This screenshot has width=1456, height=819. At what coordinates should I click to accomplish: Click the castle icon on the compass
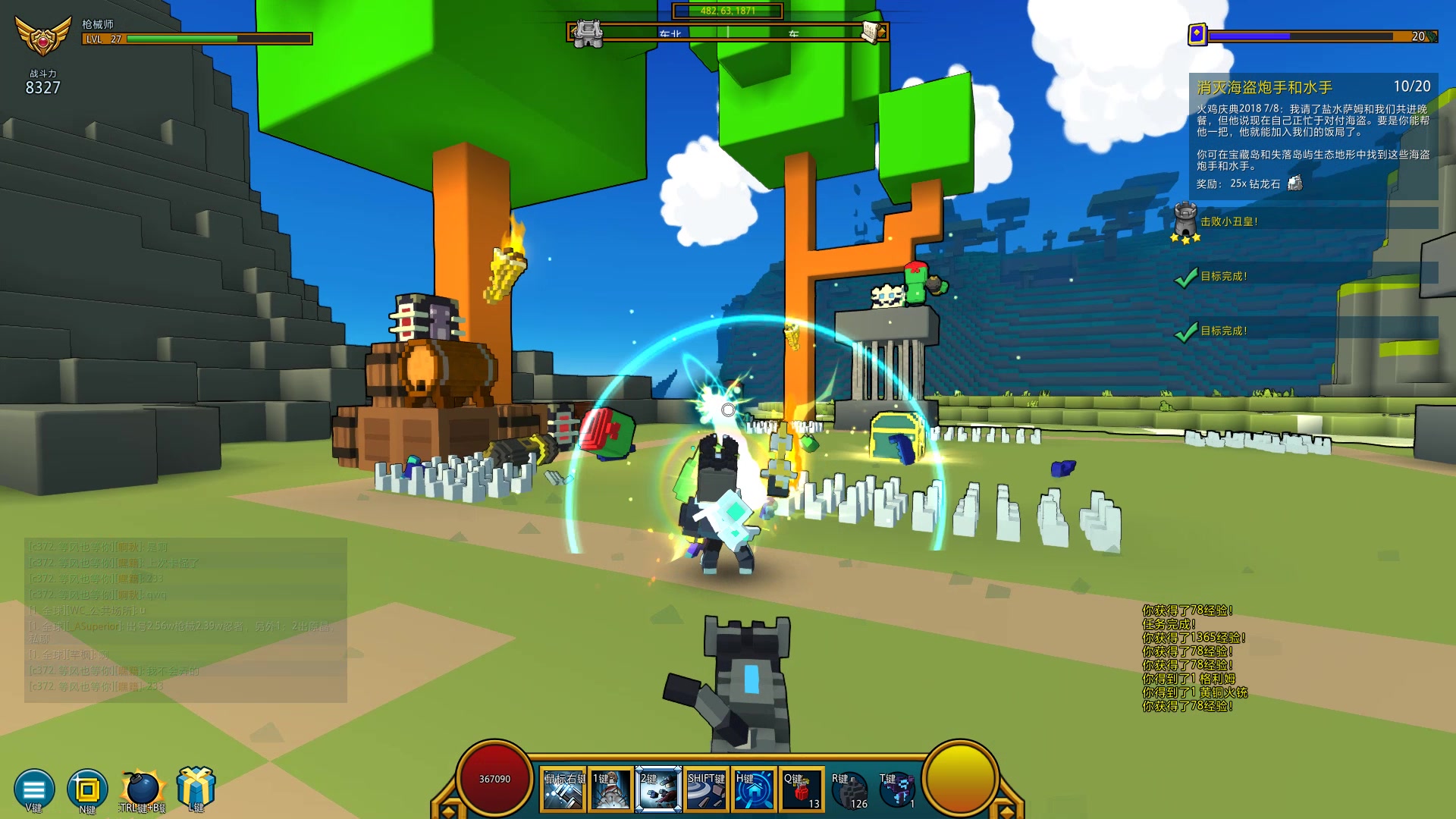tap(588, 33)
